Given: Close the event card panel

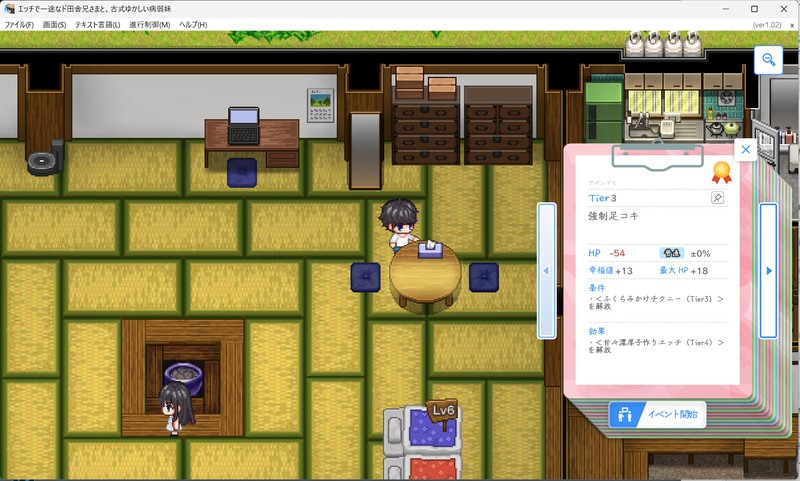Looking at the screenshot, I should [745, 150].
